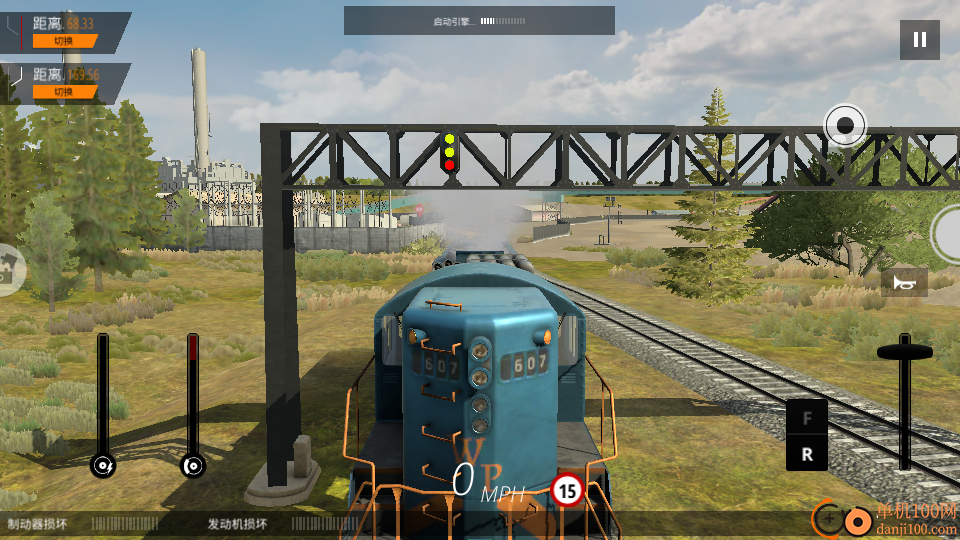Screen dimensions: 960x540
Task: Click the throttle lever handle
Action: (905, 351)
